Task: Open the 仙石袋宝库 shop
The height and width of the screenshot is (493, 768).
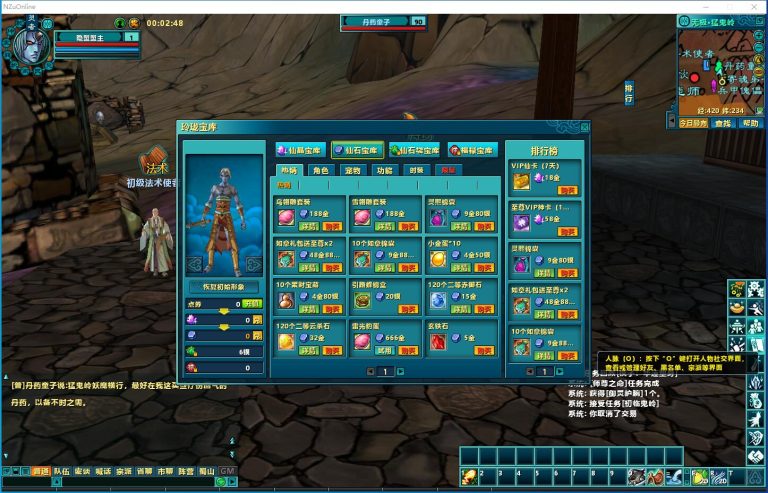Action: (414, 150)
